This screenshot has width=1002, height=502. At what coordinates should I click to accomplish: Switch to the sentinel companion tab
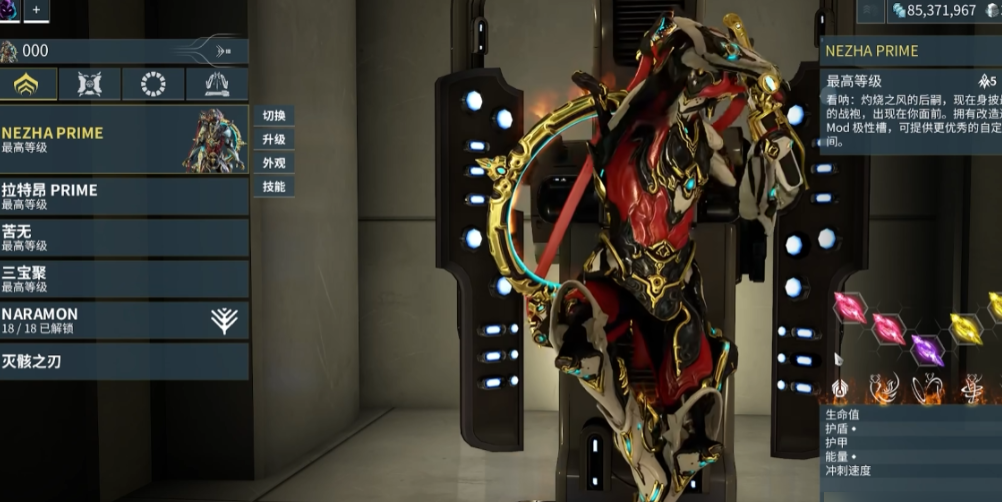(90, 85)
